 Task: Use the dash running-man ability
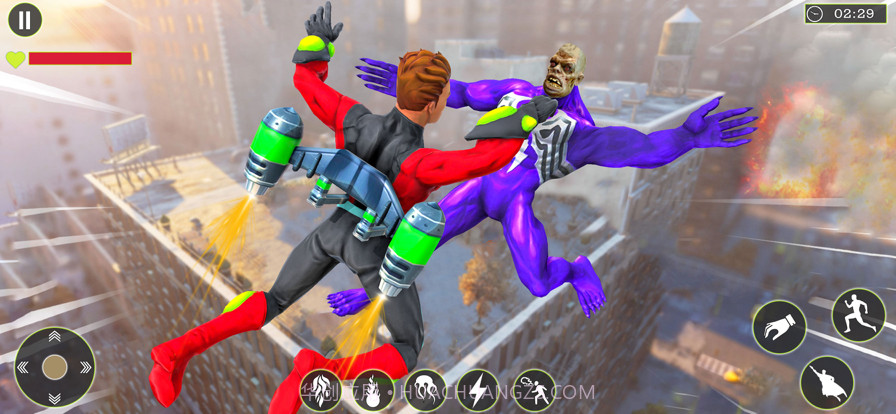point(533,390)
